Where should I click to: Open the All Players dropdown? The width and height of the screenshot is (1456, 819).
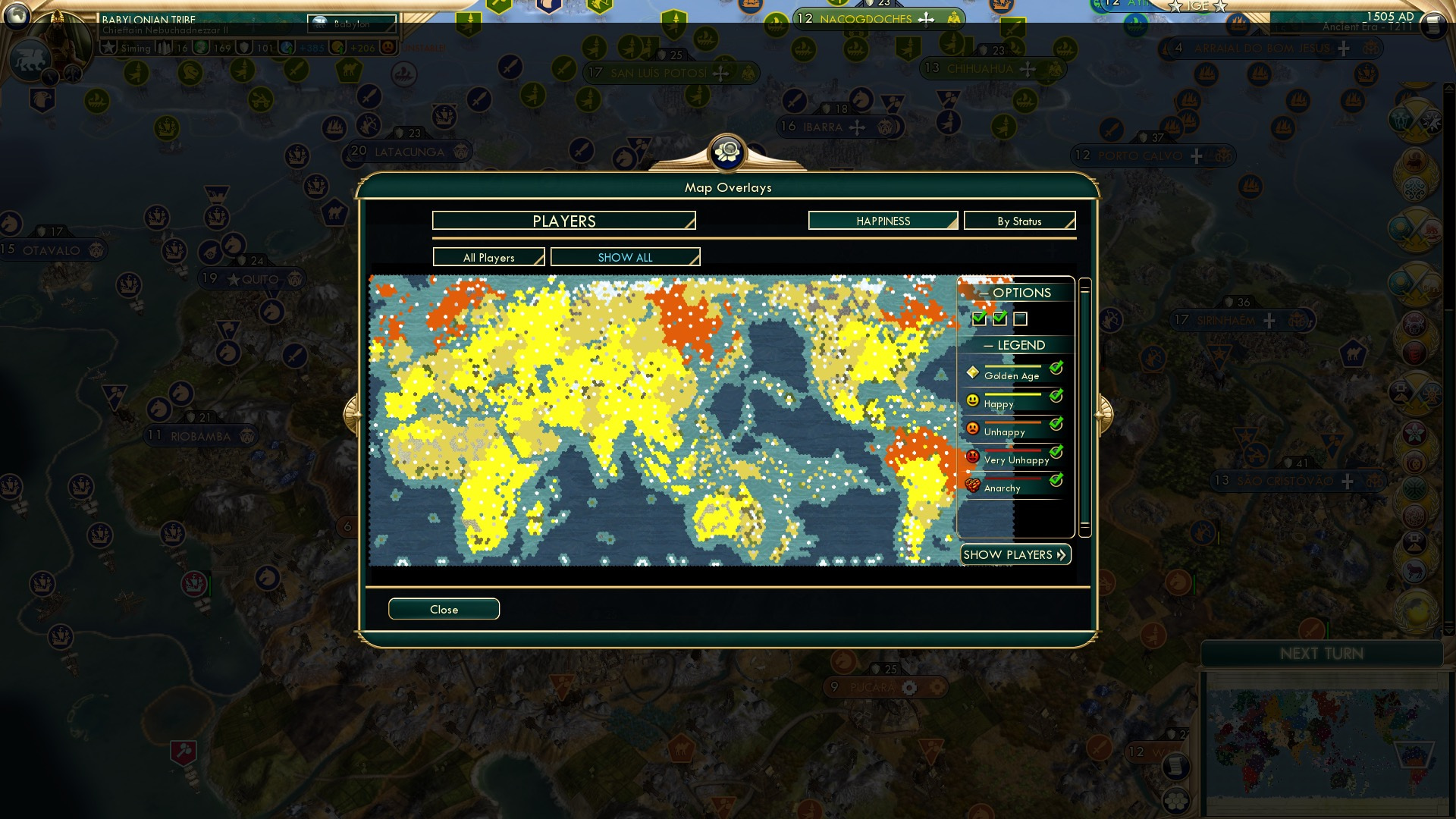[488, 257]
